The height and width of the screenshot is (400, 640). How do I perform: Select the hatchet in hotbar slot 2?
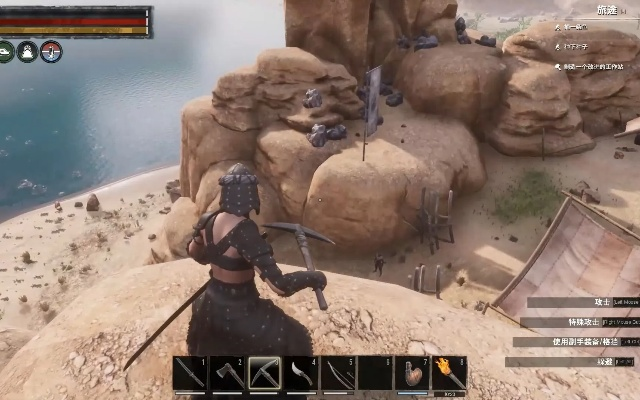227,373
